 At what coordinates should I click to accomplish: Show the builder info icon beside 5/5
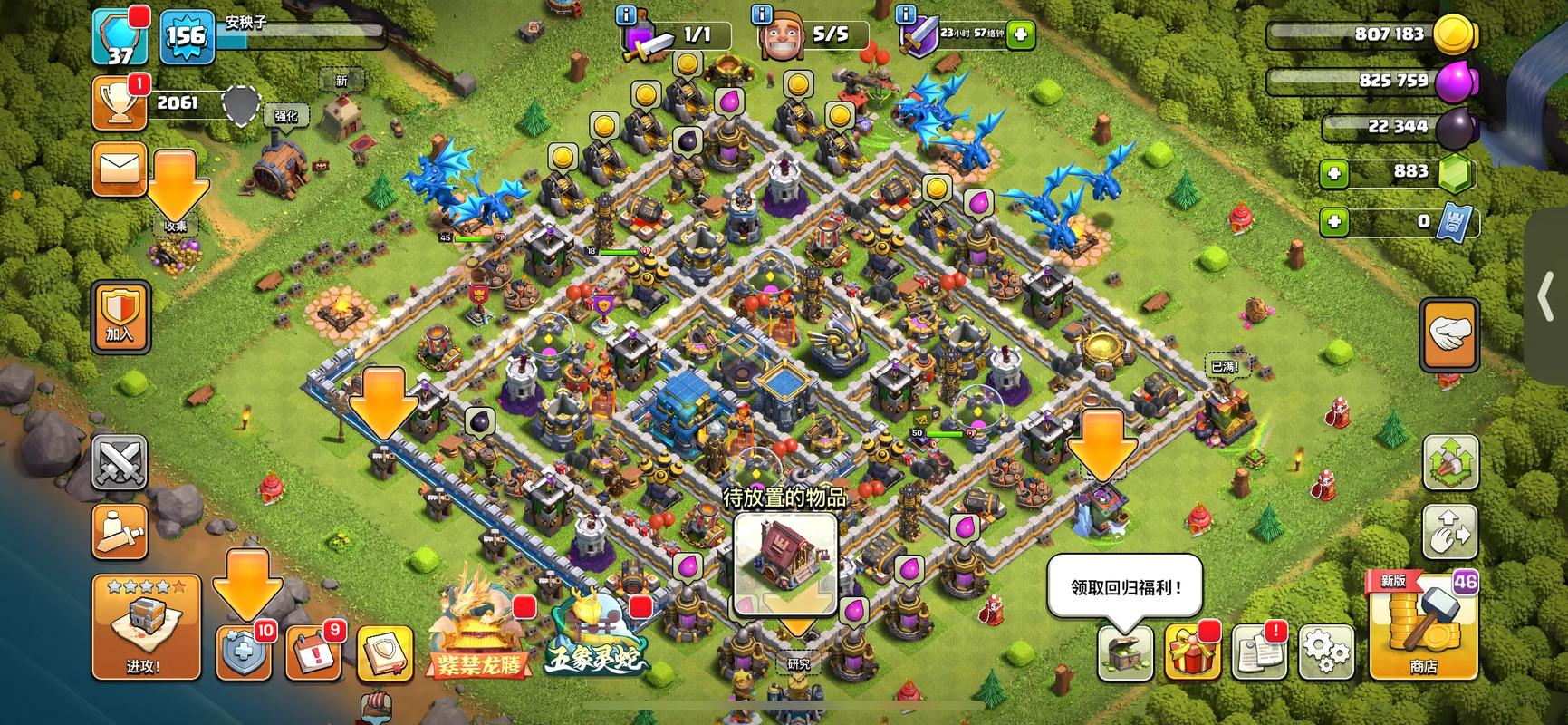click(x=762, y=15)
